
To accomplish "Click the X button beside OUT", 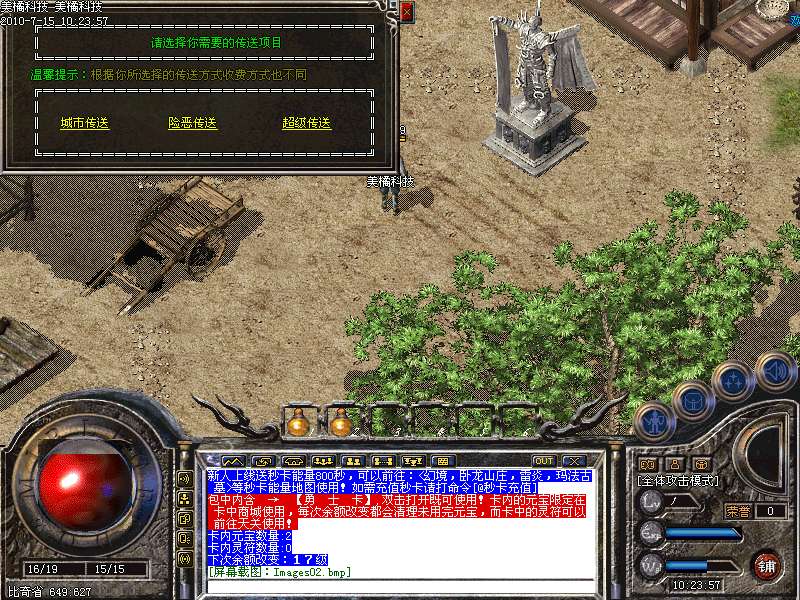I will [x=572, y=460].
